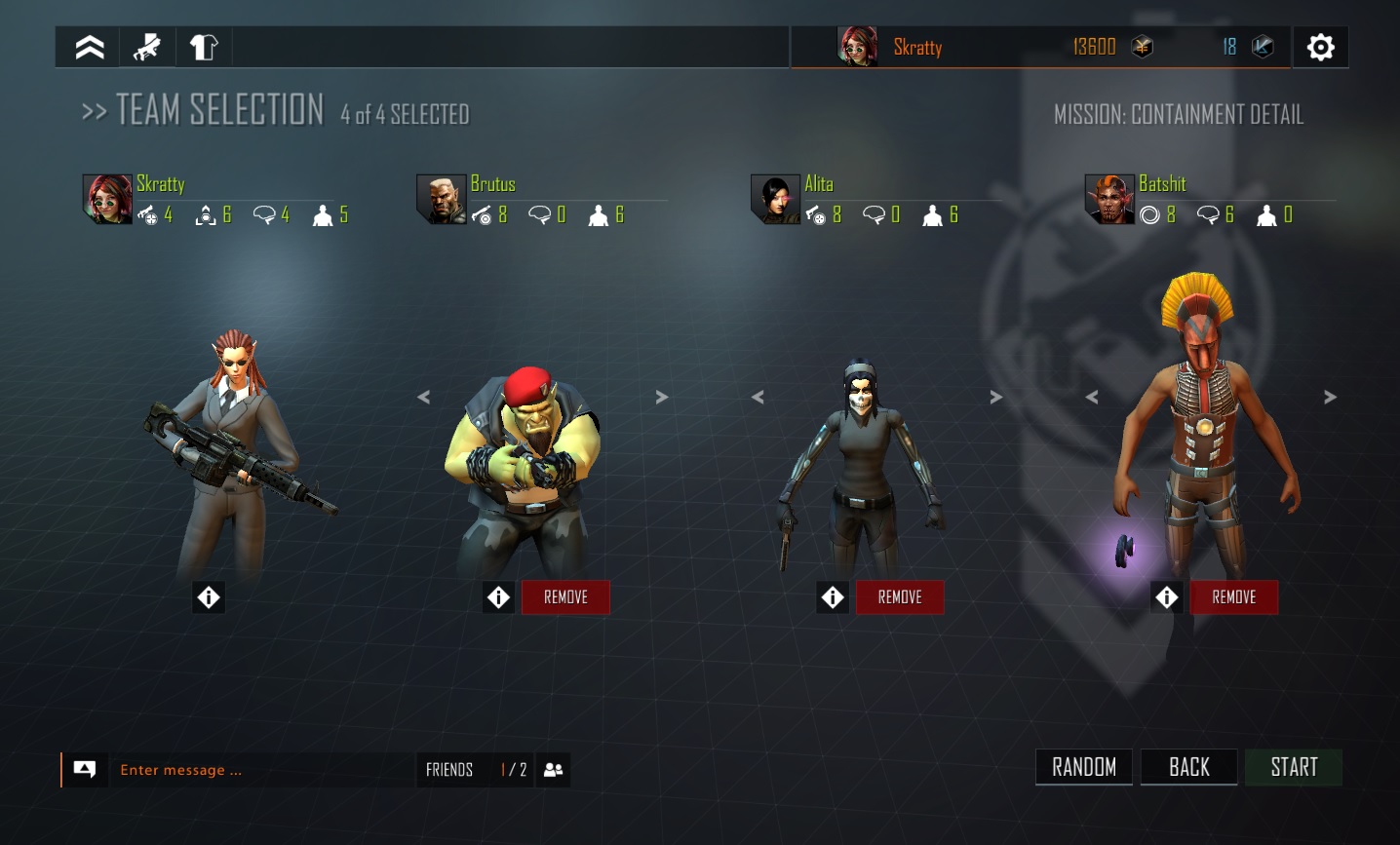Show info for Brutus
This screenshot has width=1400, height=845.
499,596
